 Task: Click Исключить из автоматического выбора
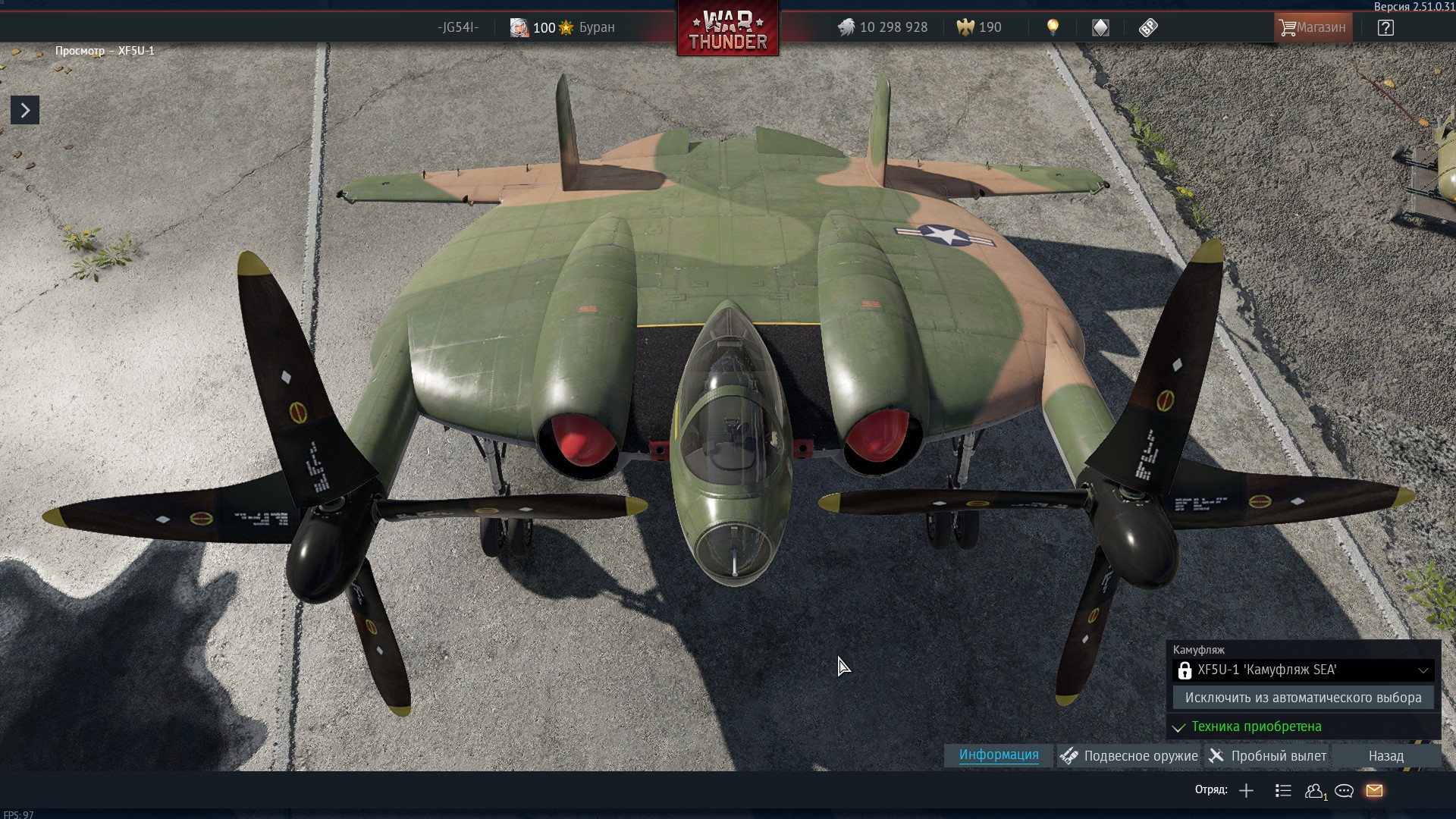[1303, 698]
